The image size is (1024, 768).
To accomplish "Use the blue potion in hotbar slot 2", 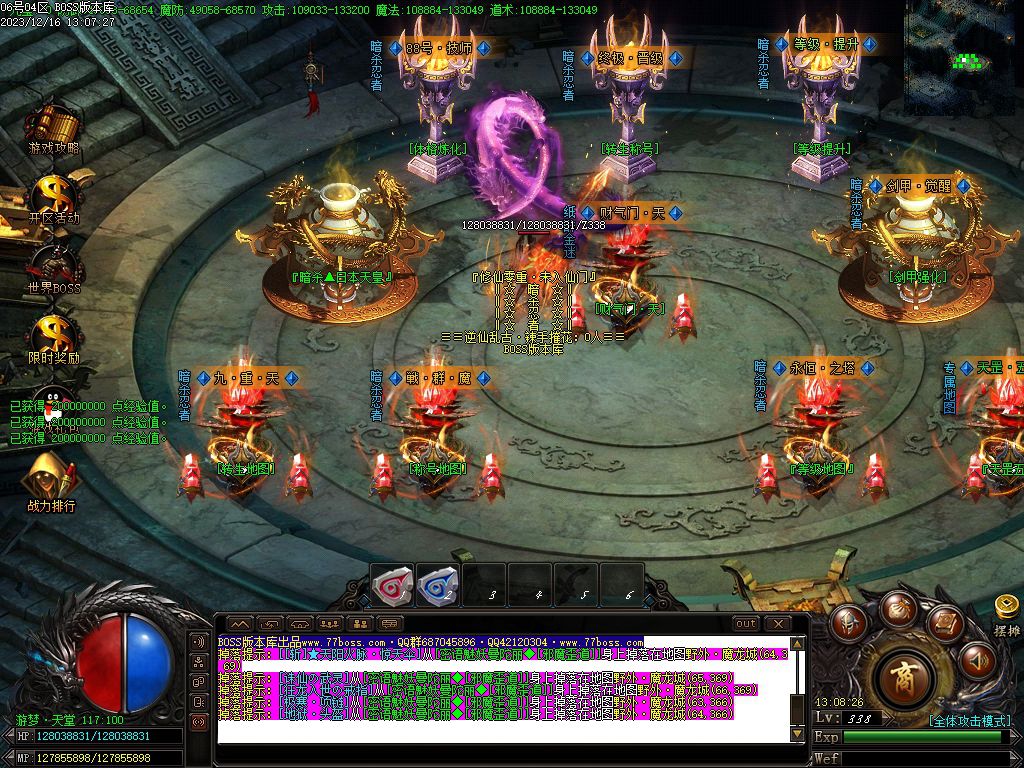I will (x=438, y=584).
